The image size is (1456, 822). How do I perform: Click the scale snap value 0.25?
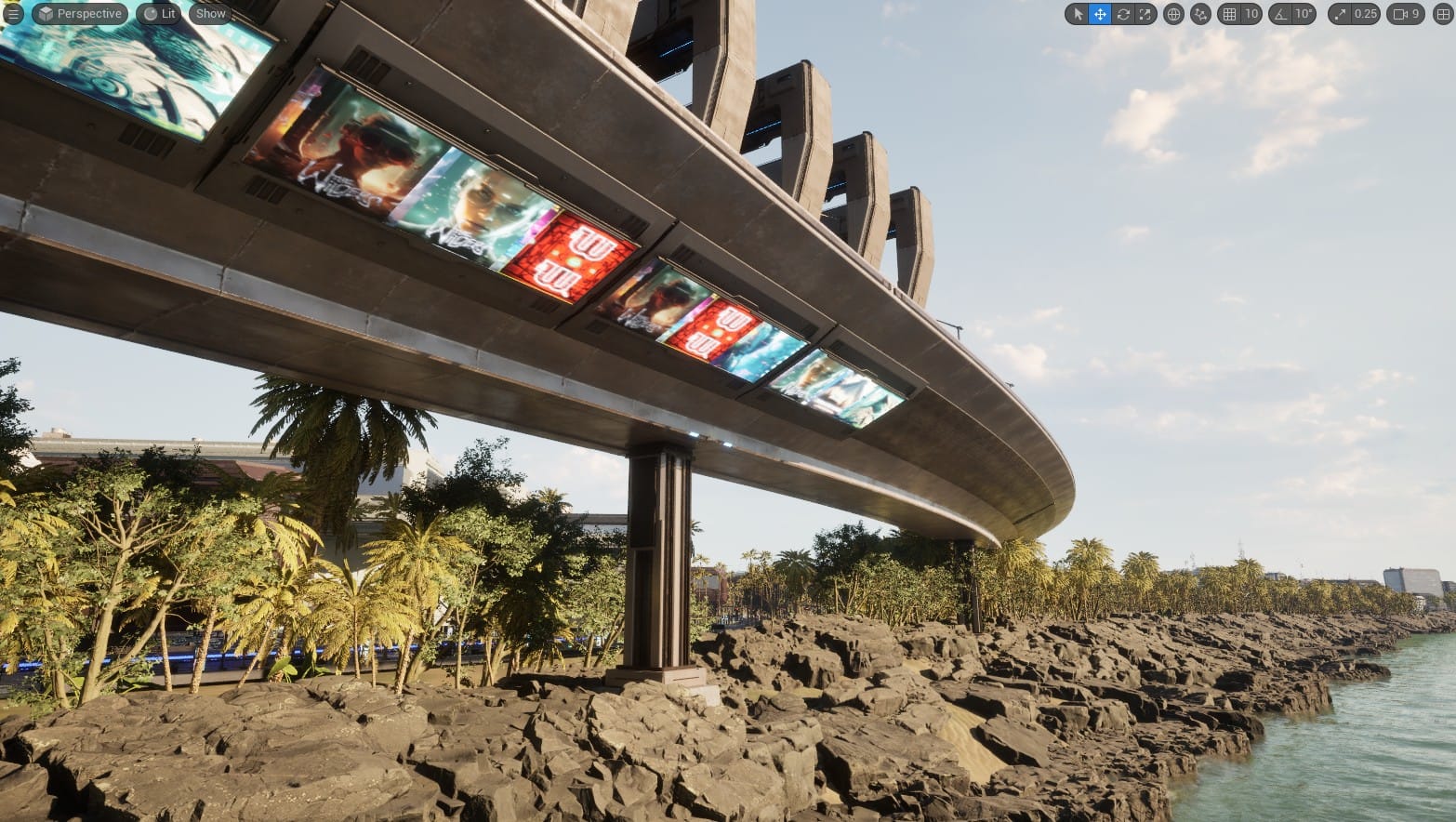(x=1365, y=14)
